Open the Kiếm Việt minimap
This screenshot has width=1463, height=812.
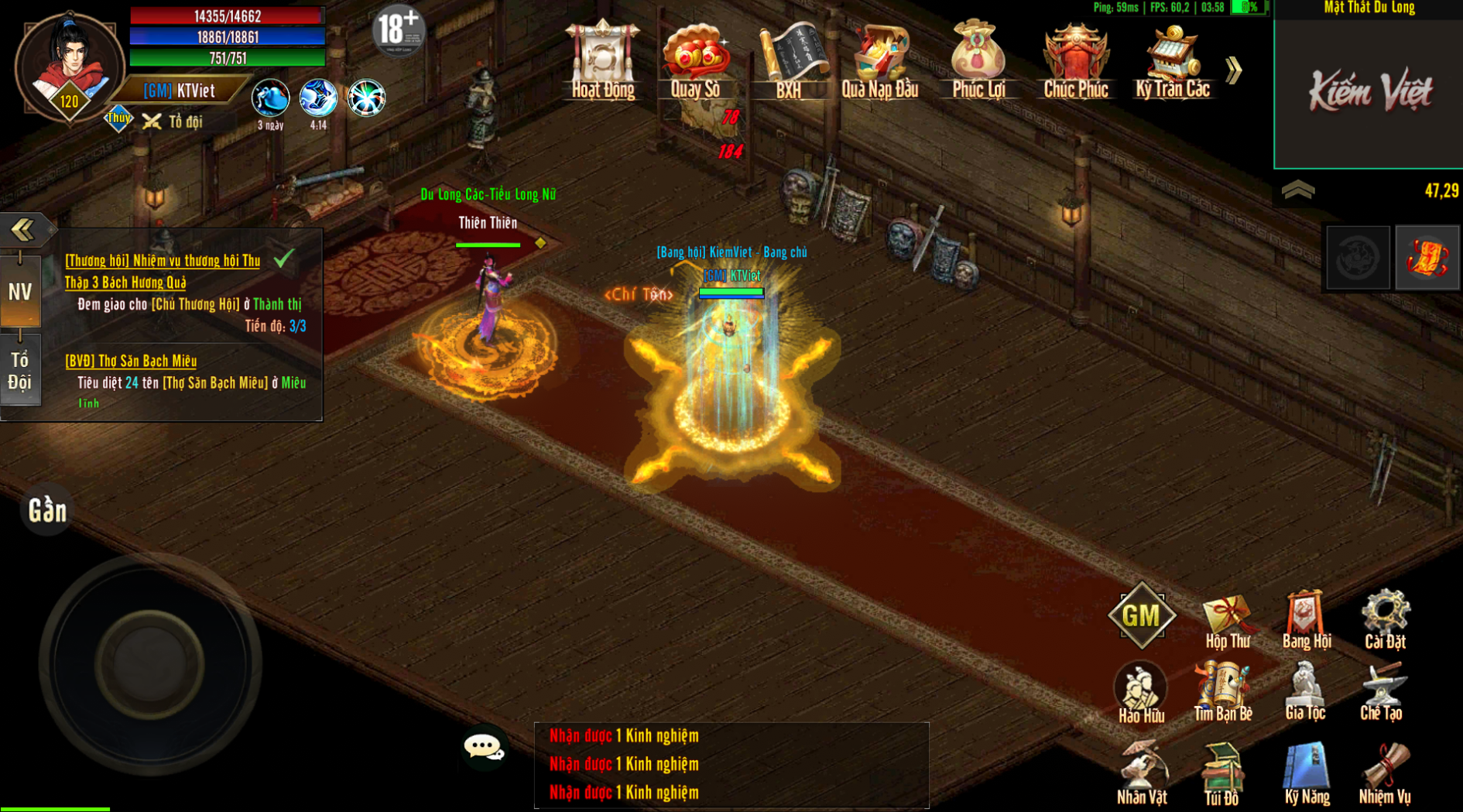[x=1369, y=91]
